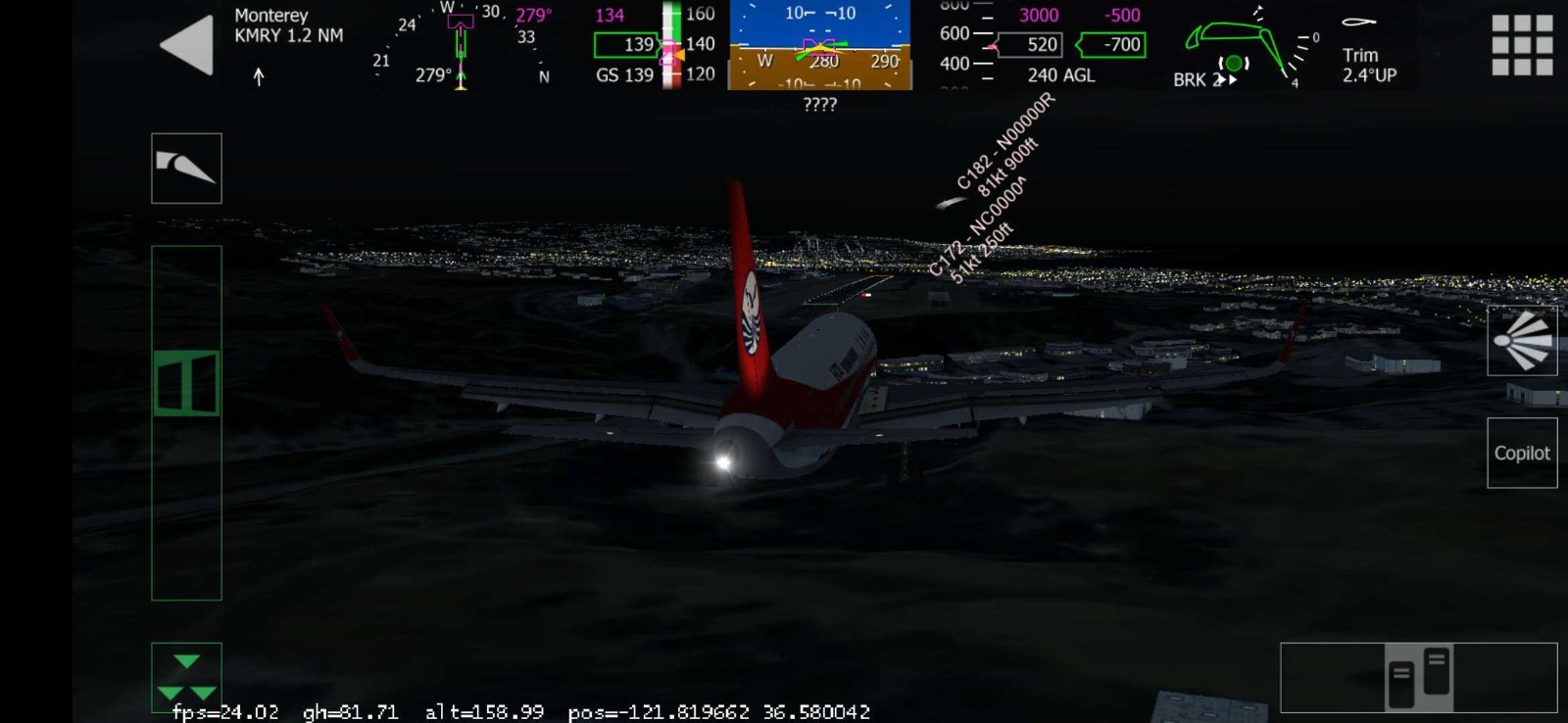Viewport: 1568px width, 723px height.
Task: Select the 240 AGL altitude readout
Action: 1060,75
